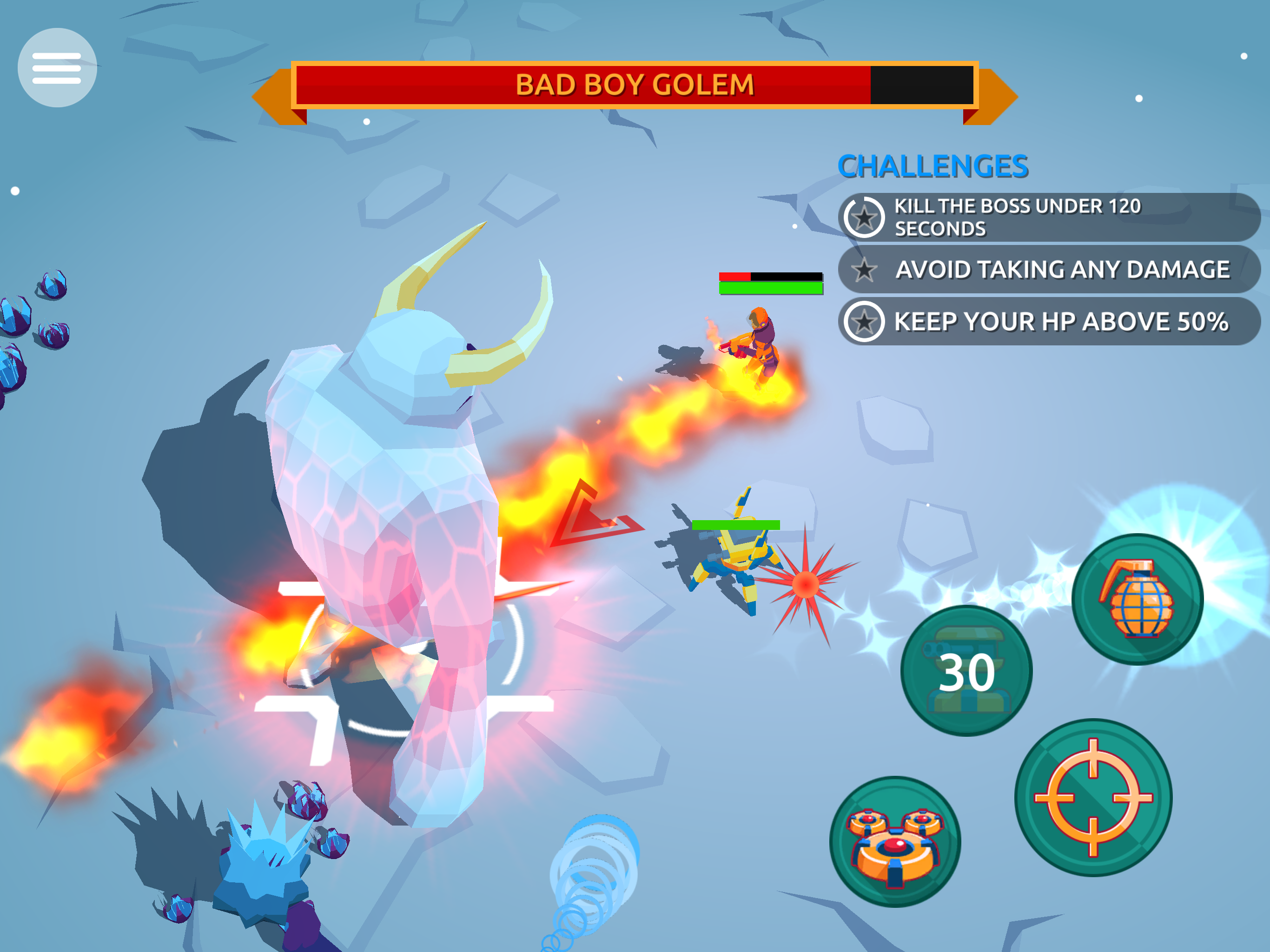
Task: Throw a grenade with the grenade button
Action: pyautogui.click(x=1137, y=600)
